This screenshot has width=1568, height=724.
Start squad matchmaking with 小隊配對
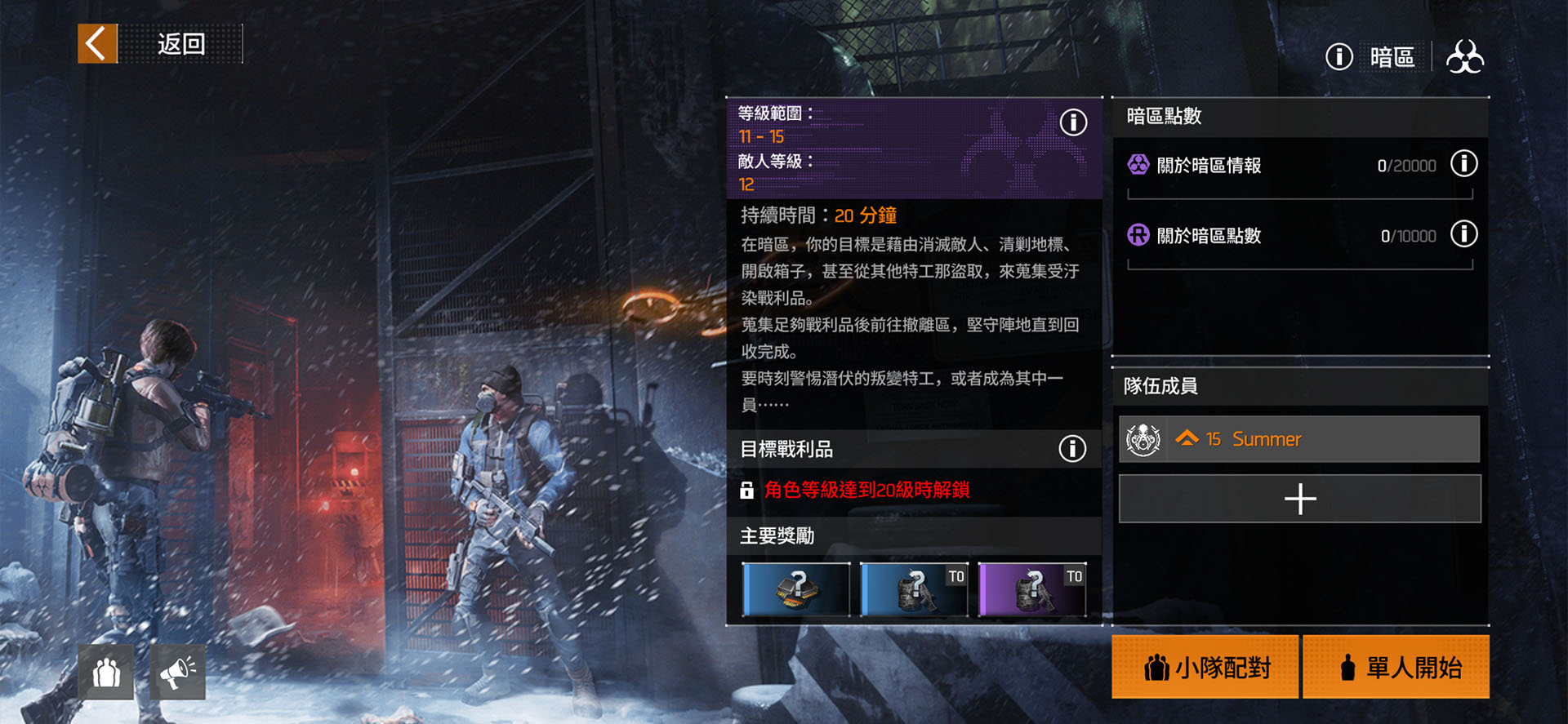click(x=1205, y=667)
